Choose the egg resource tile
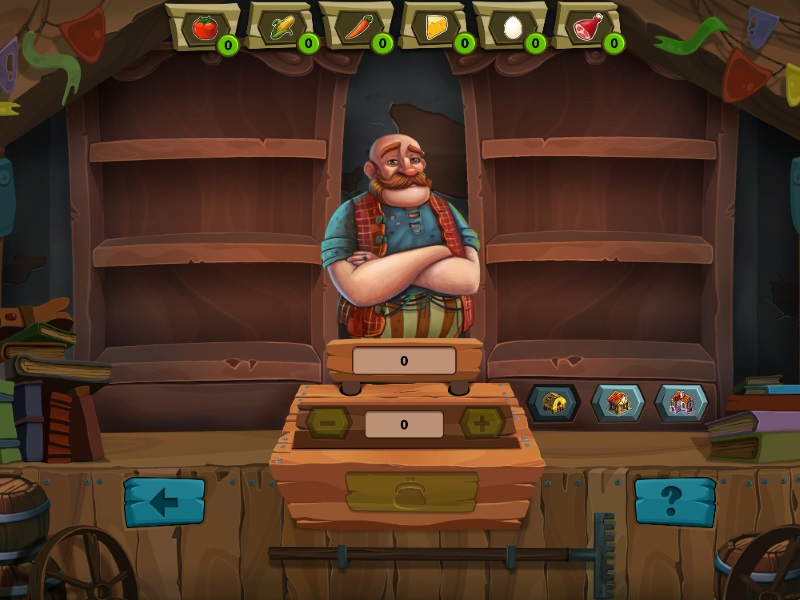 coord(511,26)
